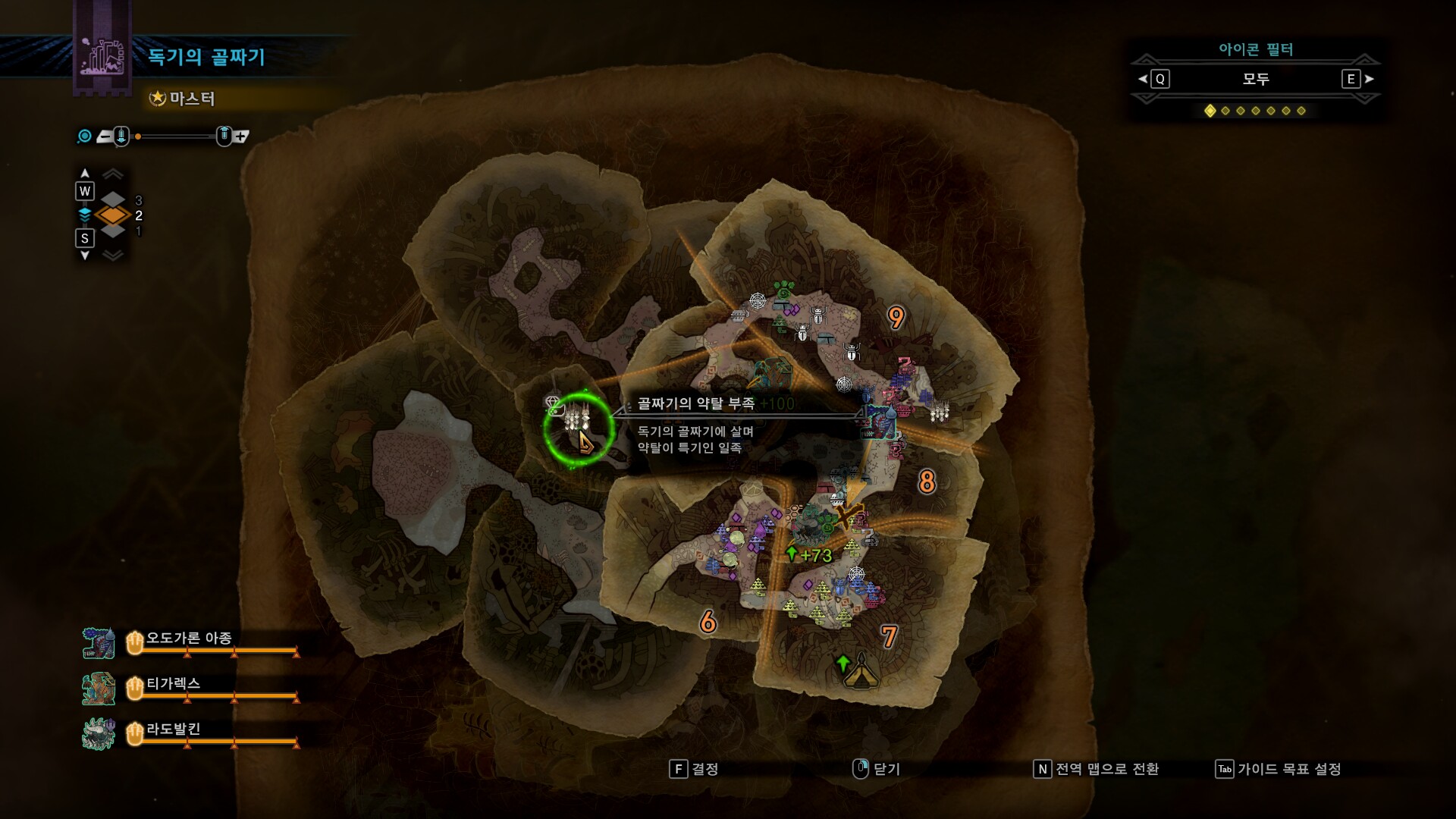
Task: Select floor level 1 layer
Action: click(114, 231)
